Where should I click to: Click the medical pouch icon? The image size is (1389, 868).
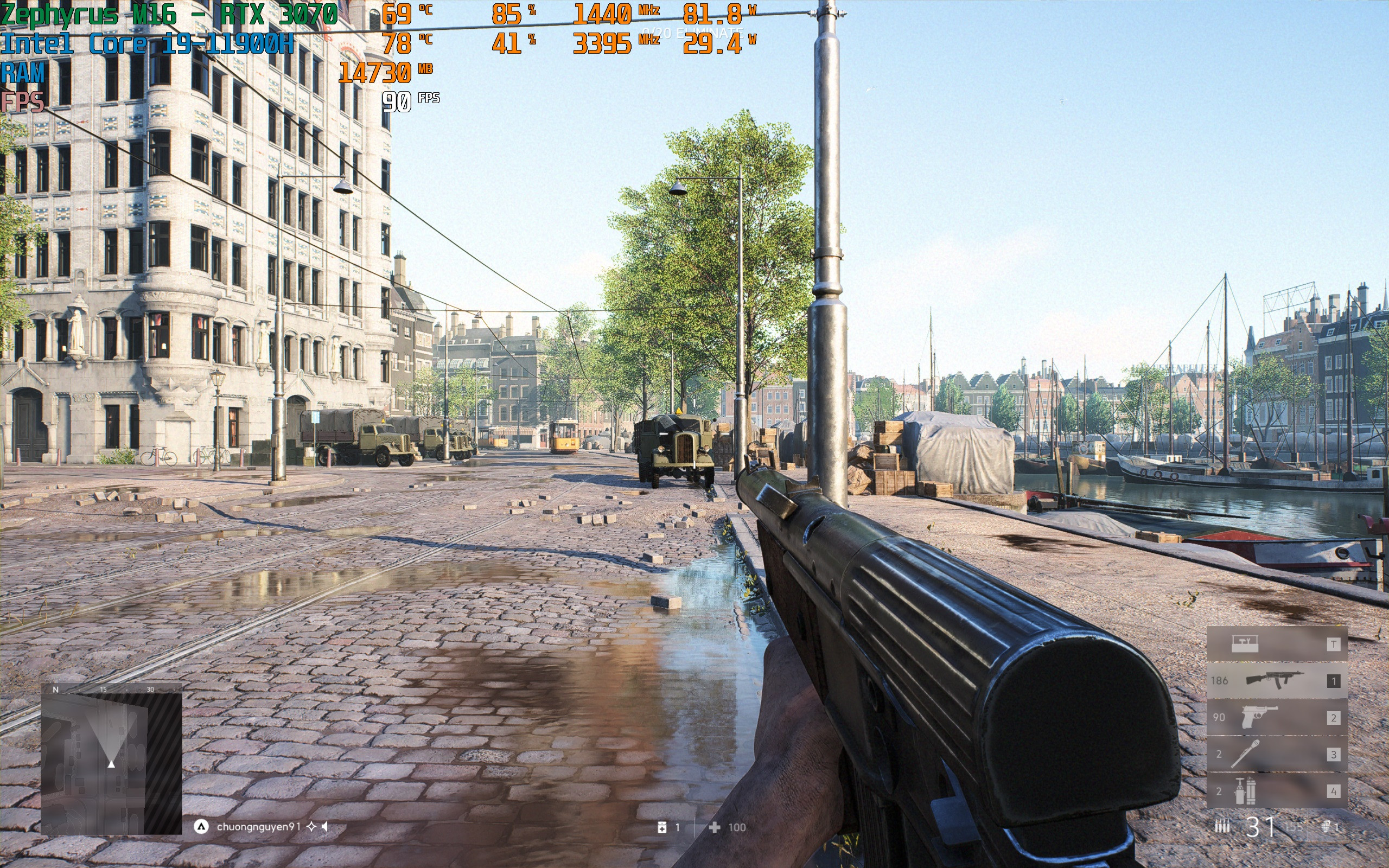(x=662, y=827)
